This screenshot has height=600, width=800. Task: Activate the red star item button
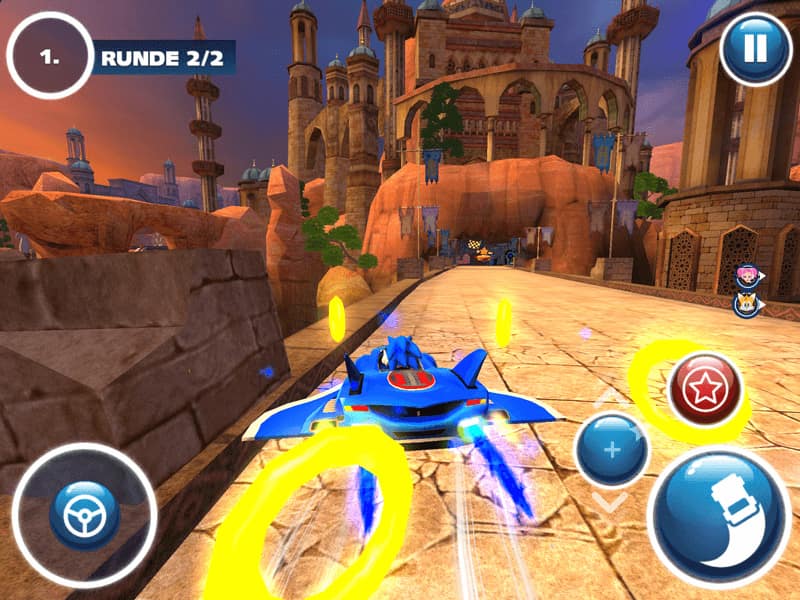pyautogui.click(x=705, y=388)
